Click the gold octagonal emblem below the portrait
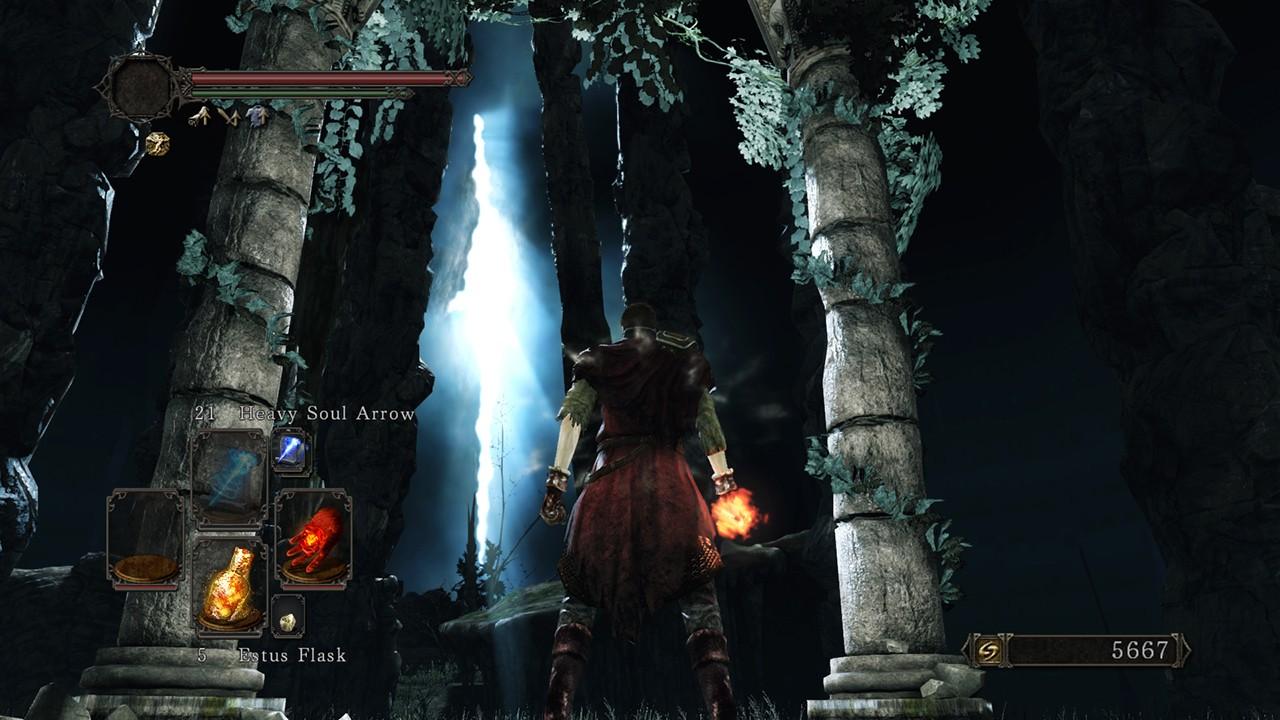The width and height of the screenshot is (1280, 720). click(157, 144)
